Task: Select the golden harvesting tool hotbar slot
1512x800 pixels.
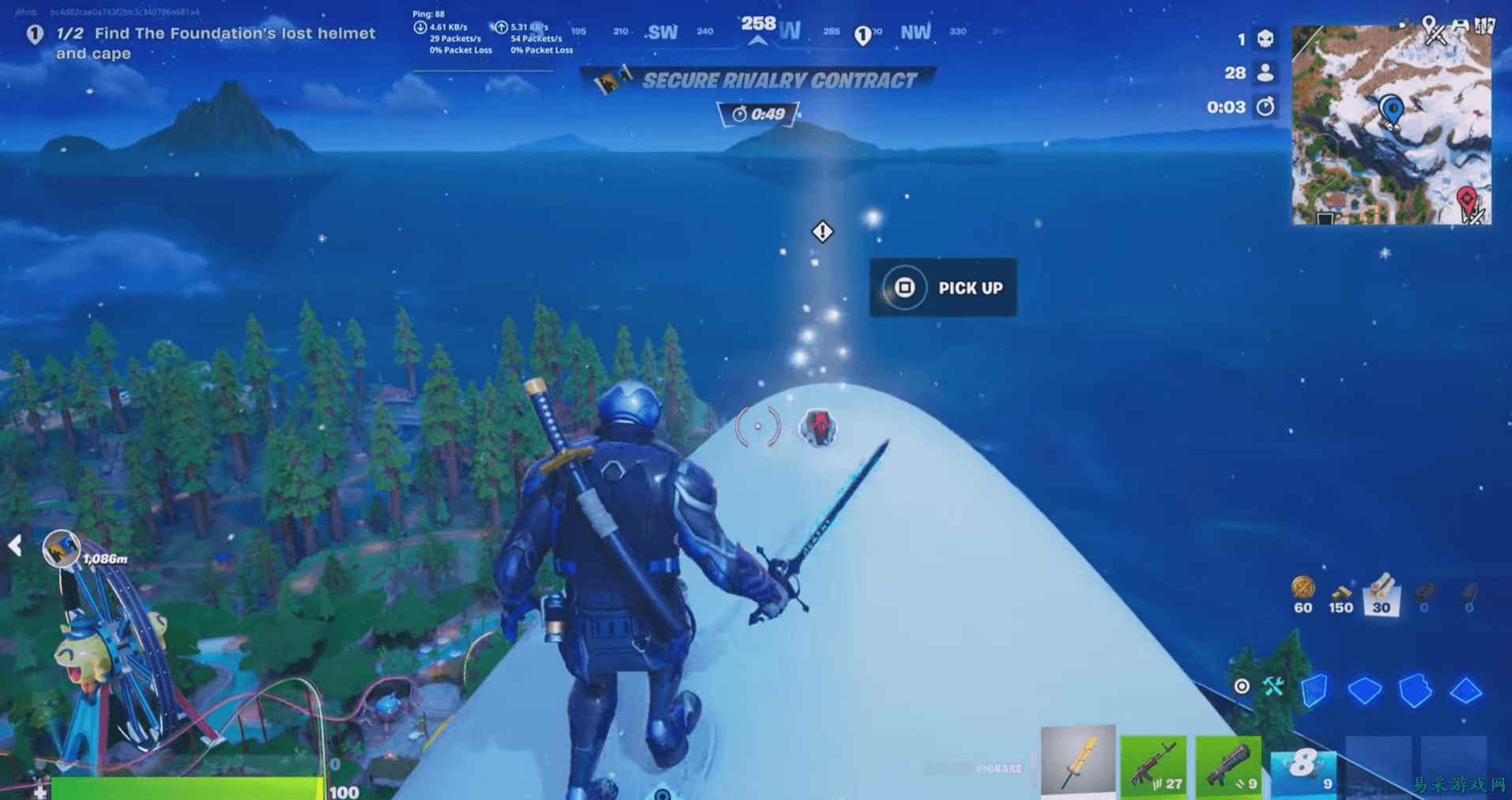Action: [x=1078, y=762]
